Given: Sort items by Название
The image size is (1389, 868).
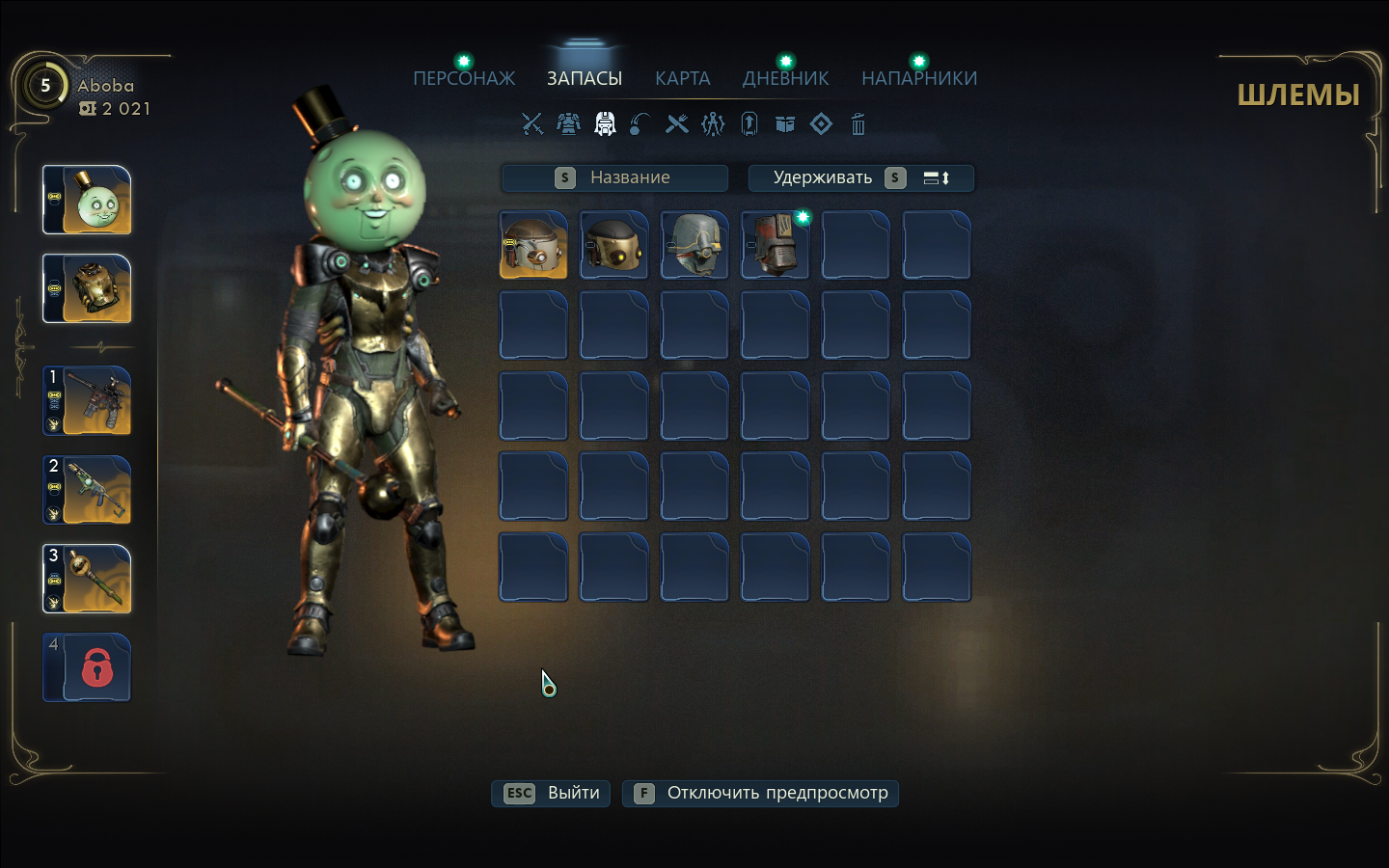Looking at the screenshot, I should (x=614, y=177).
